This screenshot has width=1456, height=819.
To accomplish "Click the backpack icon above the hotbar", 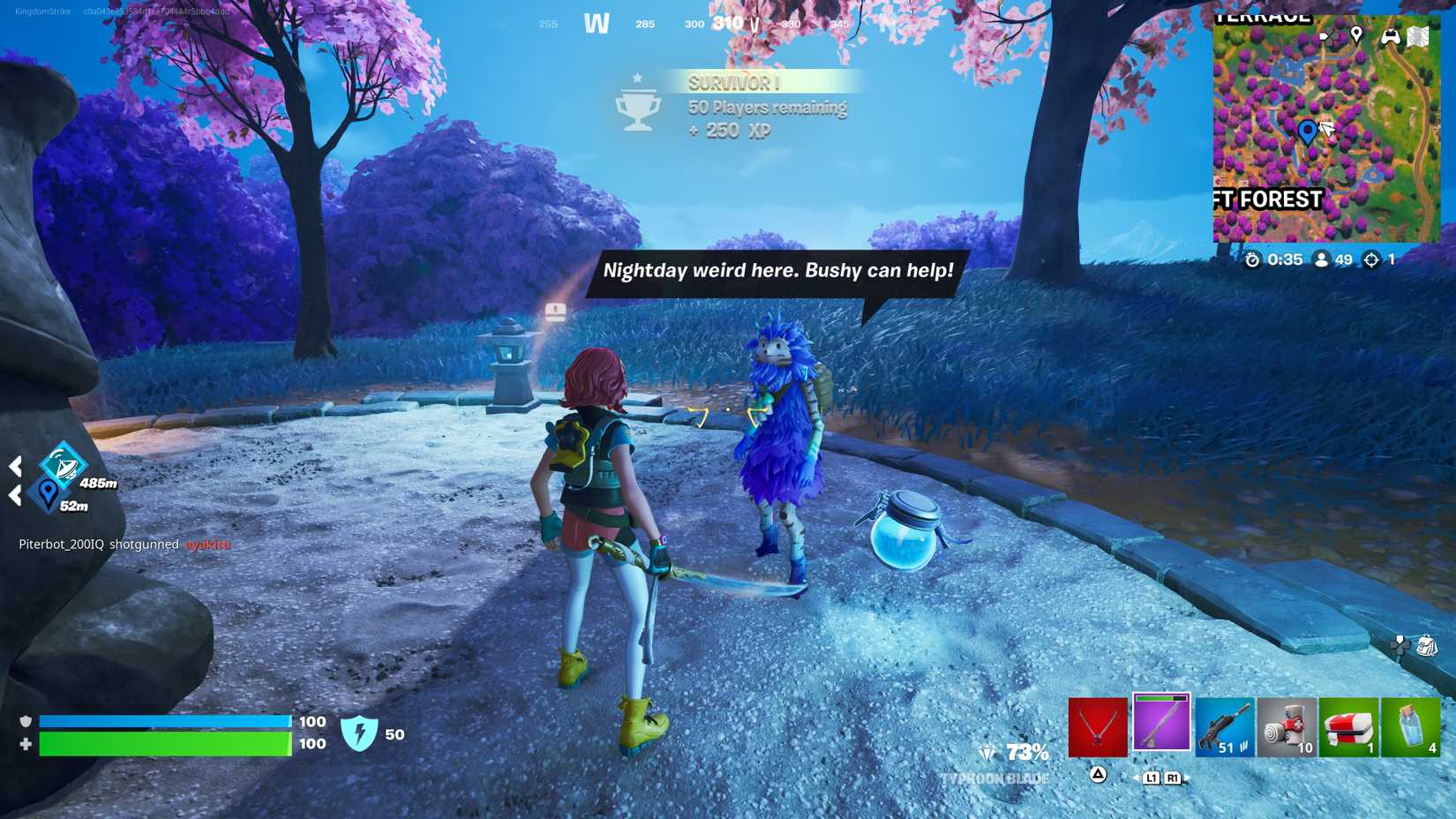I will 1428,647.
